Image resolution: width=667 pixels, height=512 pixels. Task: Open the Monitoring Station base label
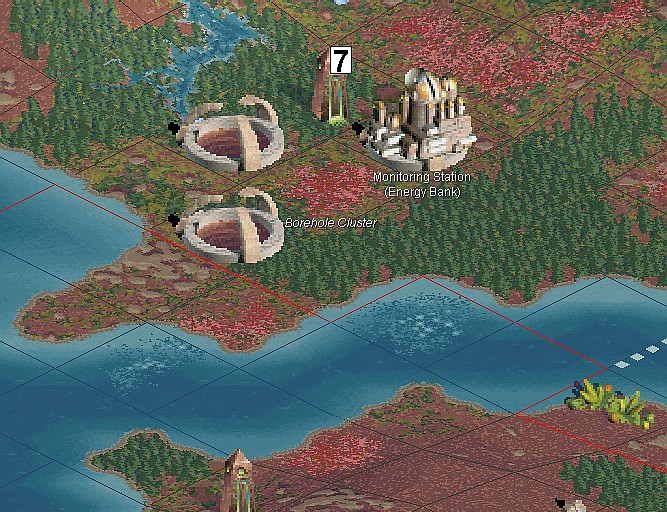pos(421,177)
